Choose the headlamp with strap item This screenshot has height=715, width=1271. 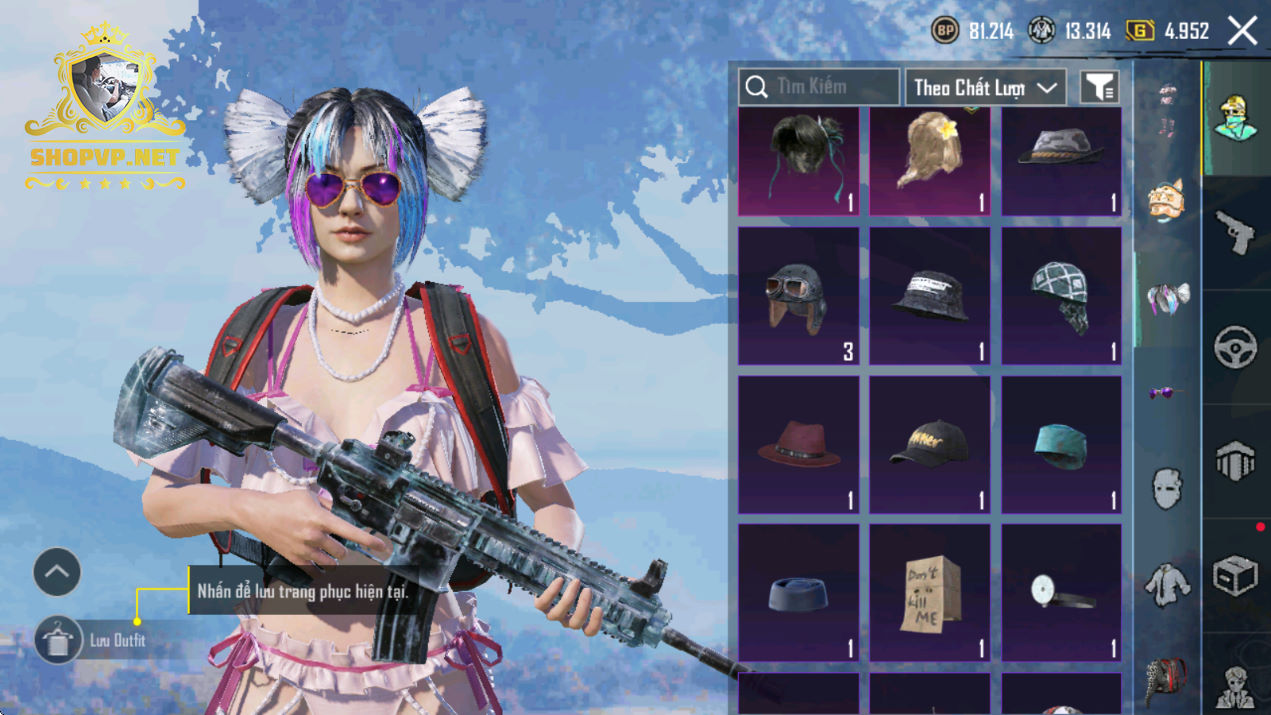[x=1061, y=593]
